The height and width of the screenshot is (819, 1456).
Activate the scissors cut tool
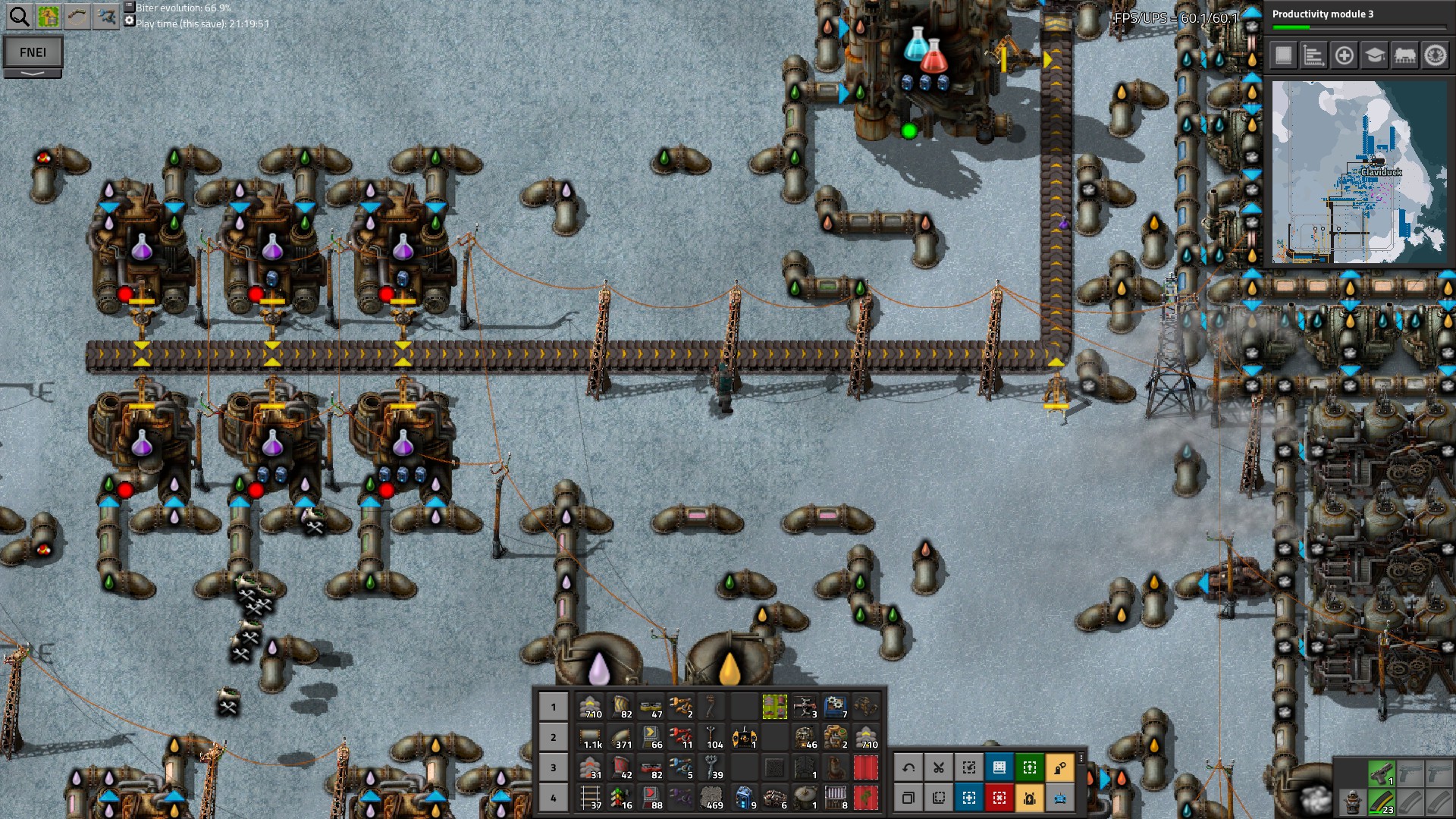click(938, 767)
